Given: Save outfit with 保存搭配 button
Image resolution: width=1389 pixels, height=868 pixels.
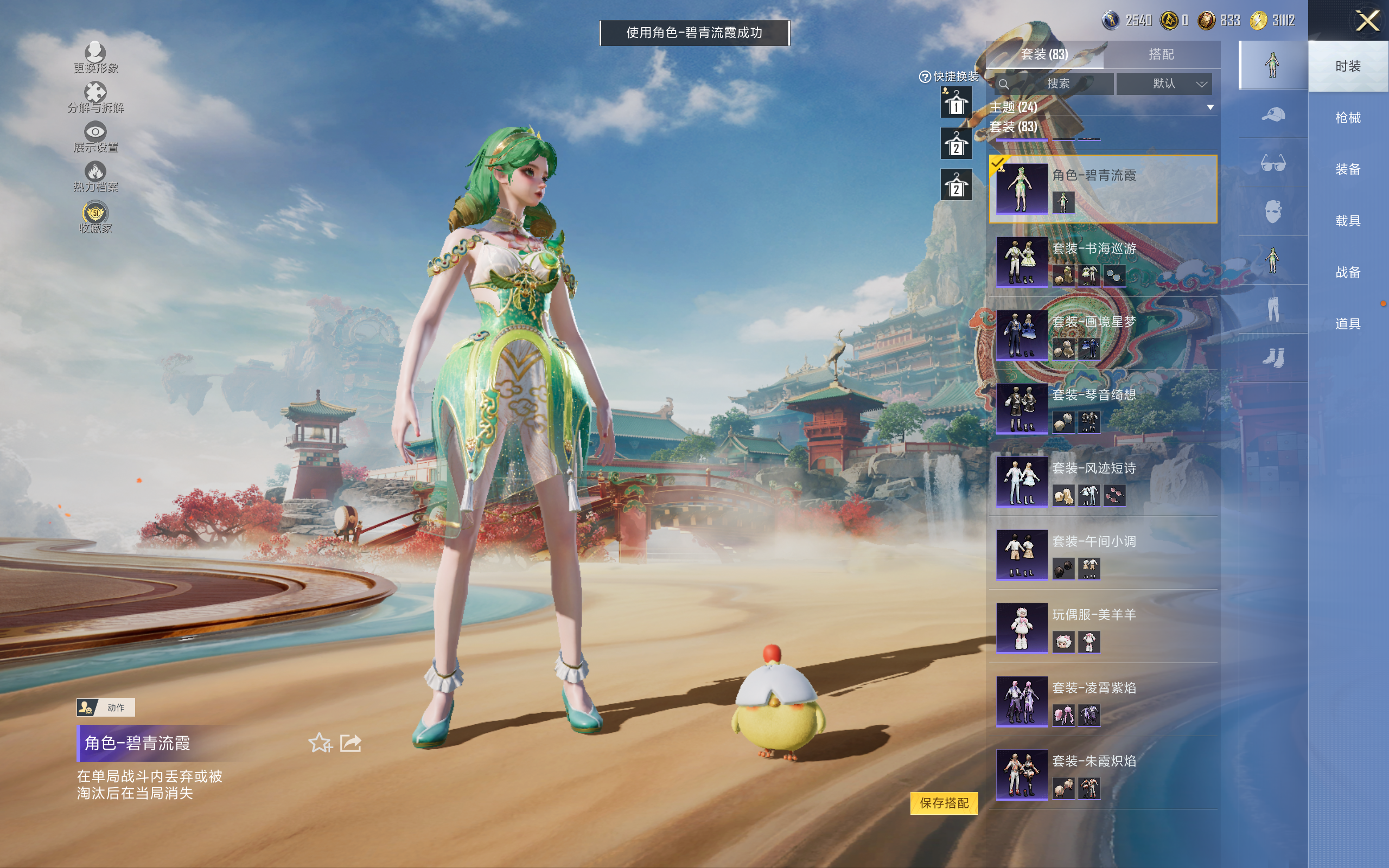Looking at the screenshot, I should coord(944,802).
